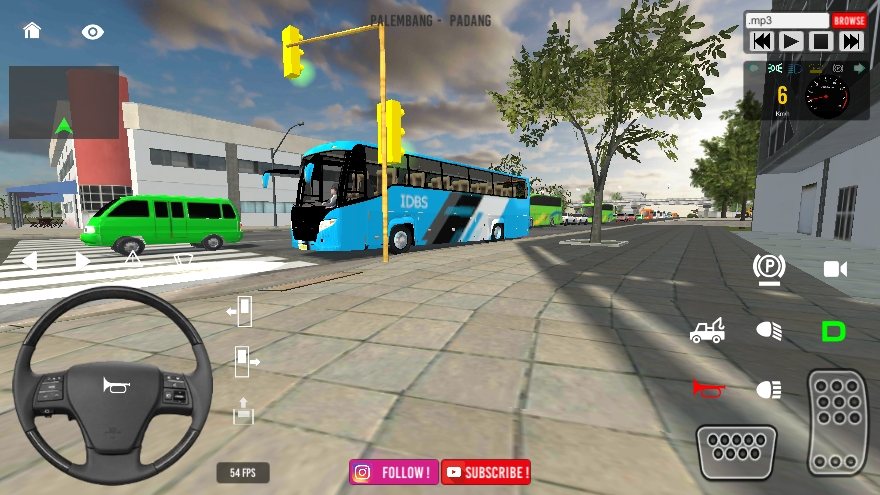Step on the brake pedal
This screenshot has height=495, width=880.
click(736, 452)
